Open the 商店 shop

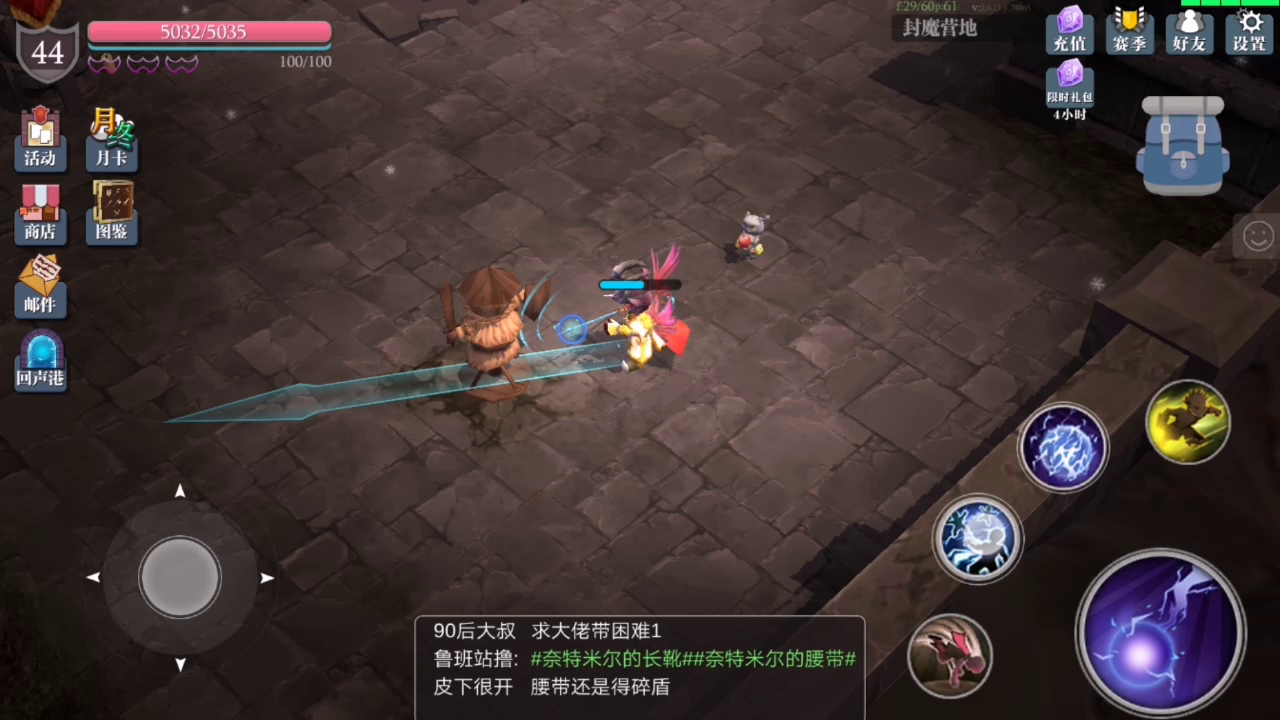40,212
